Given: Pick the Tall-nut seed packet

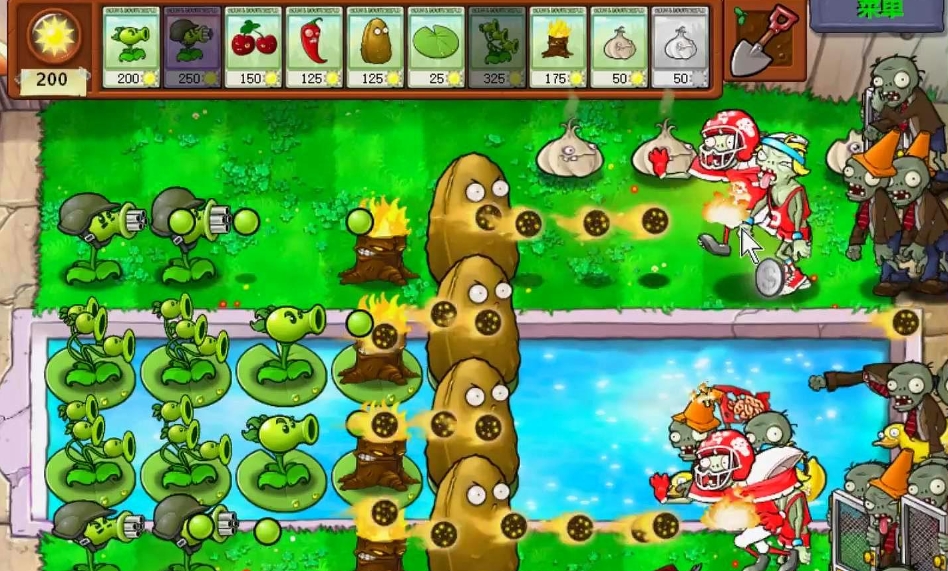Looking at the screenshot, I should (376, 46).
